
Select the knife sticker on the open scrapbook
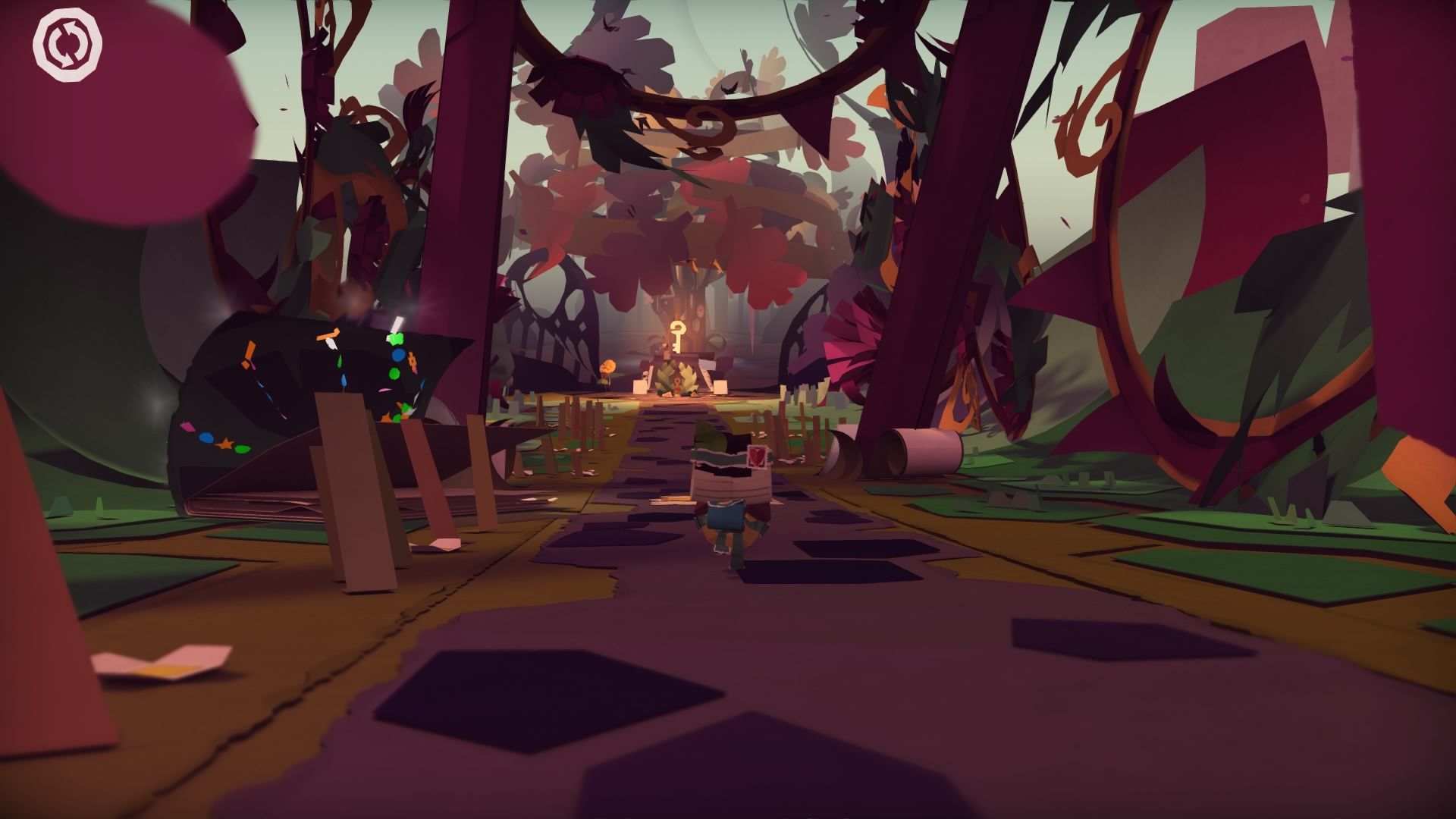coord(334,345)
